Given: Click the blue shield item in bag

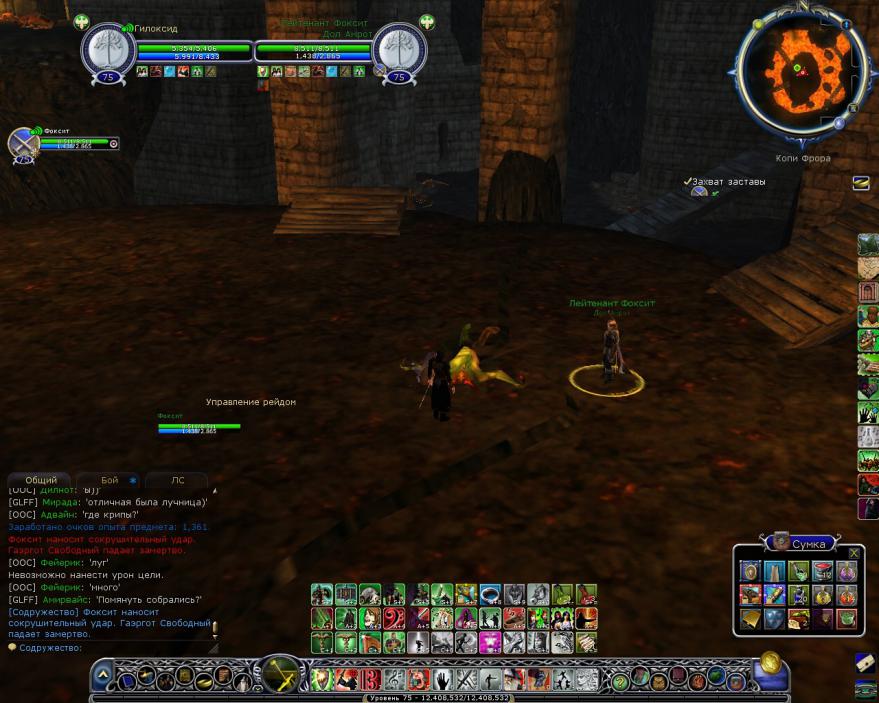Looking at the screenshot, I should click(x=774, y=619).
